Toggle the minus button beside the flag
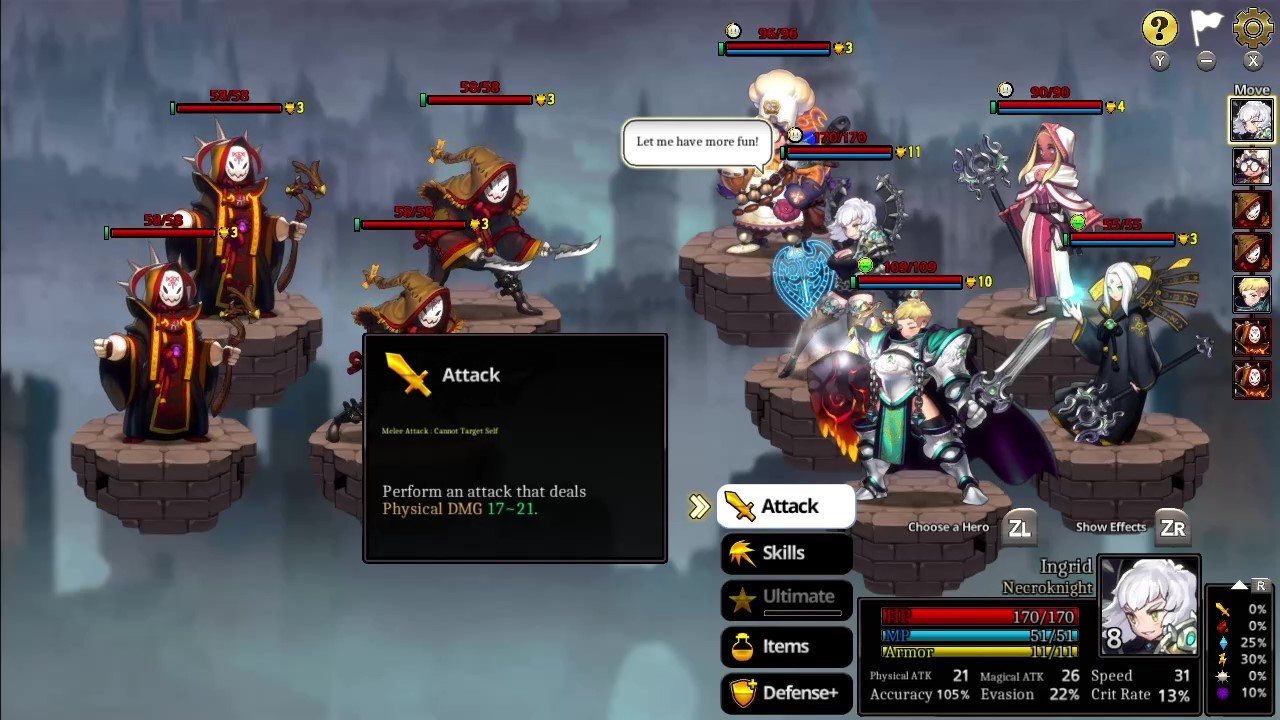The width and height of the screenshot is (1280, 720). 1206,60
